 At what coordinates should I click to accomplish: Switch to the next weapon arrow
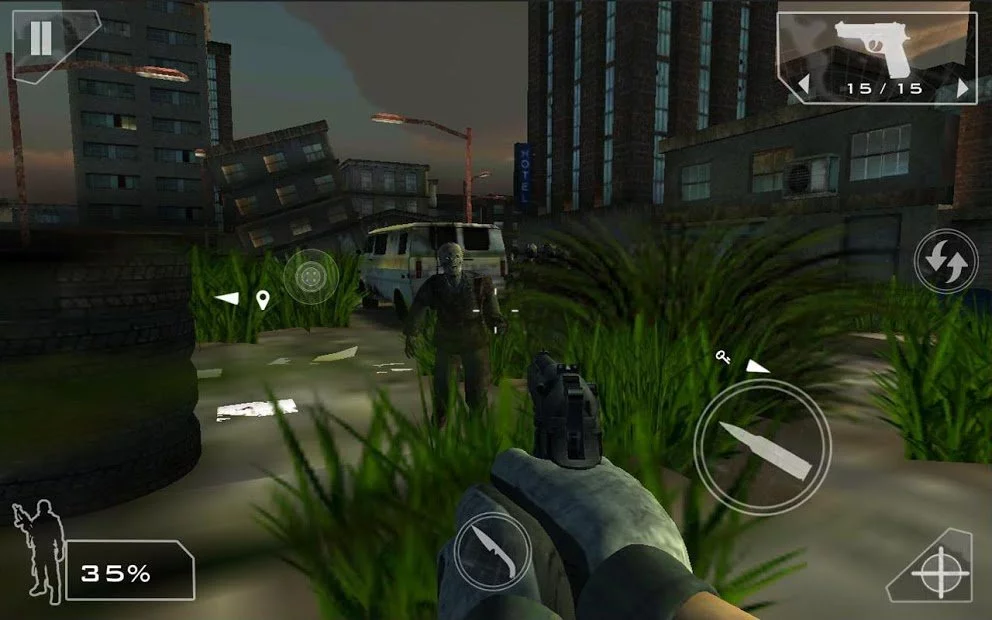962,88
